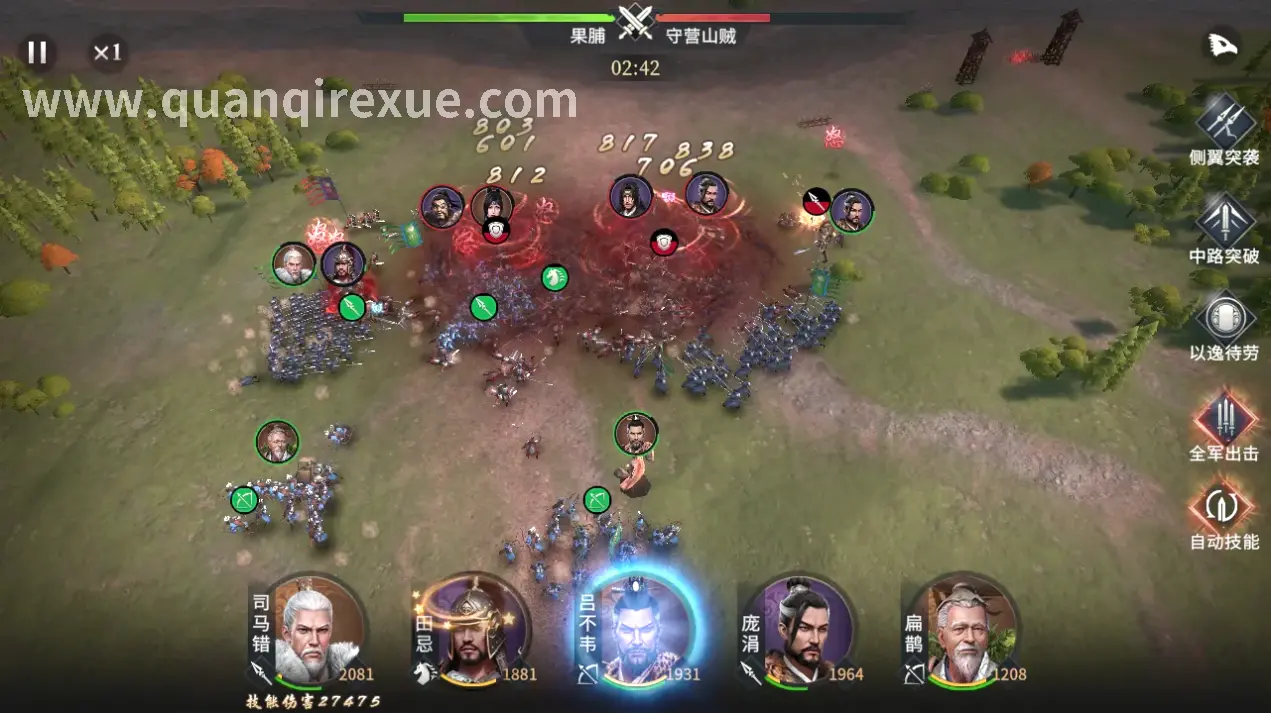Activate the 中路突破 center breakthrough tactic

(x=1224, y=219)
